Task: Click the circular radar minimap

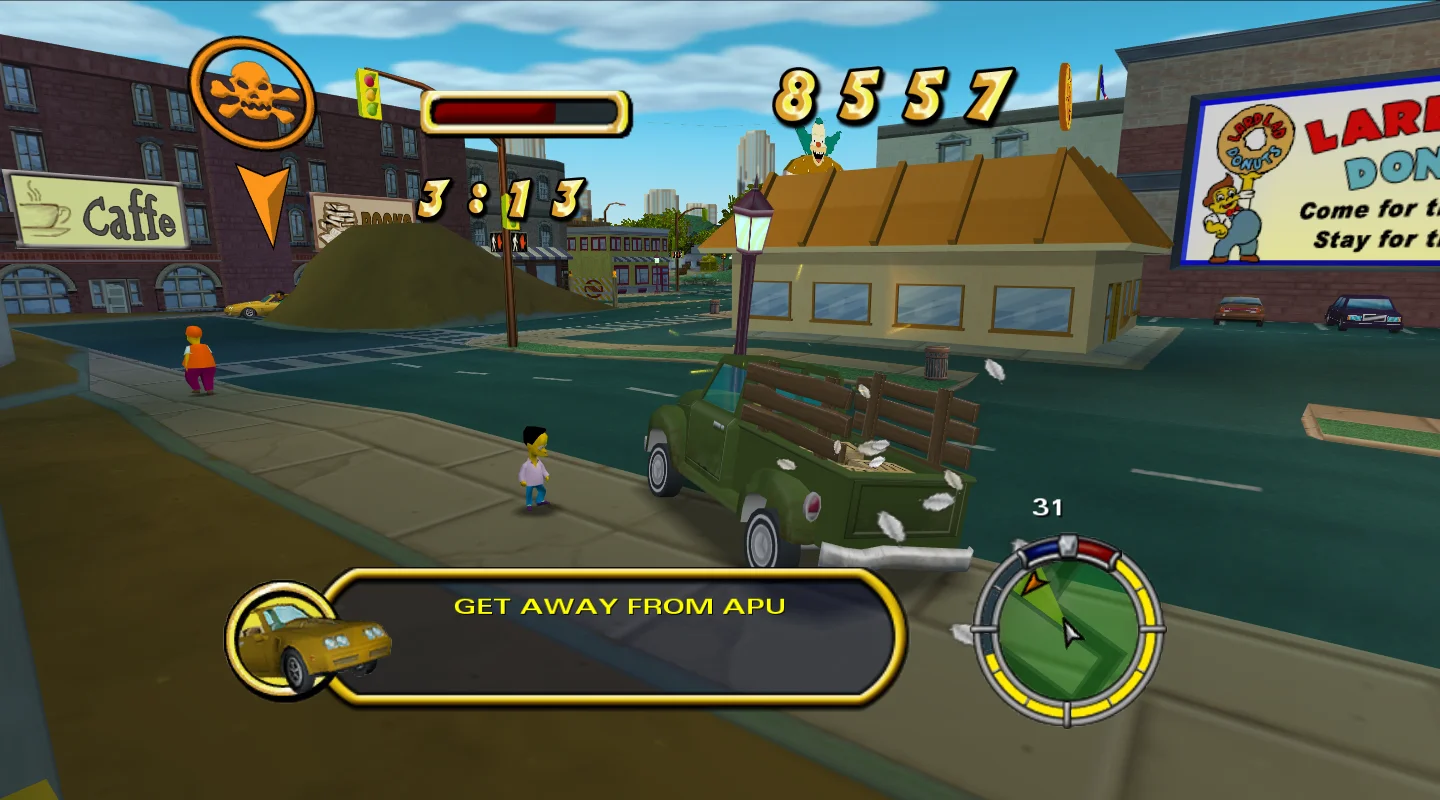Action: click(x=1067, y=630)
